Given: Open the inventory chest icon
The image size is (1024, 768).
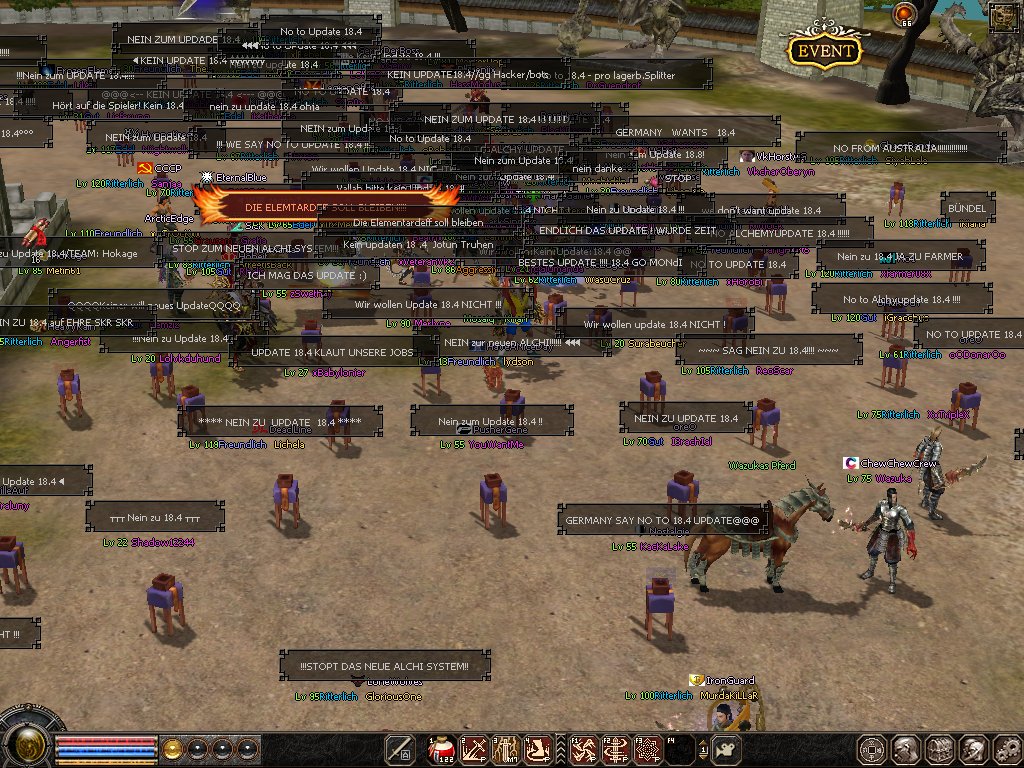Looking at the screenshot, I should point(939,749).
